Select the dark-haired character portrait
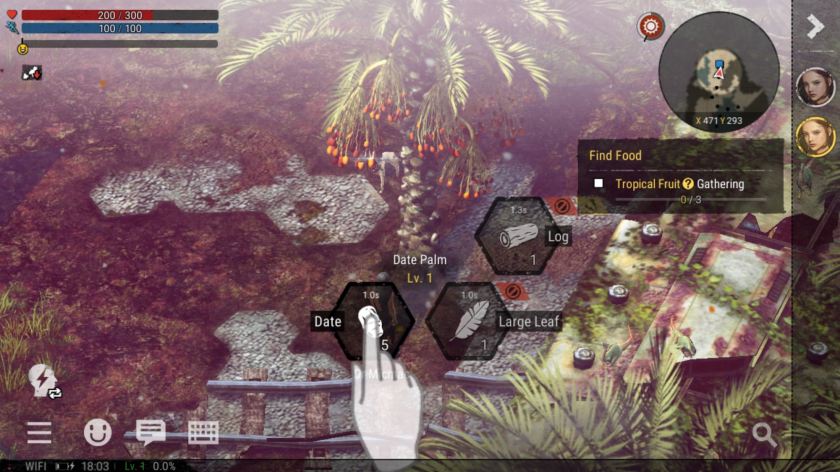 pos(815,87)
